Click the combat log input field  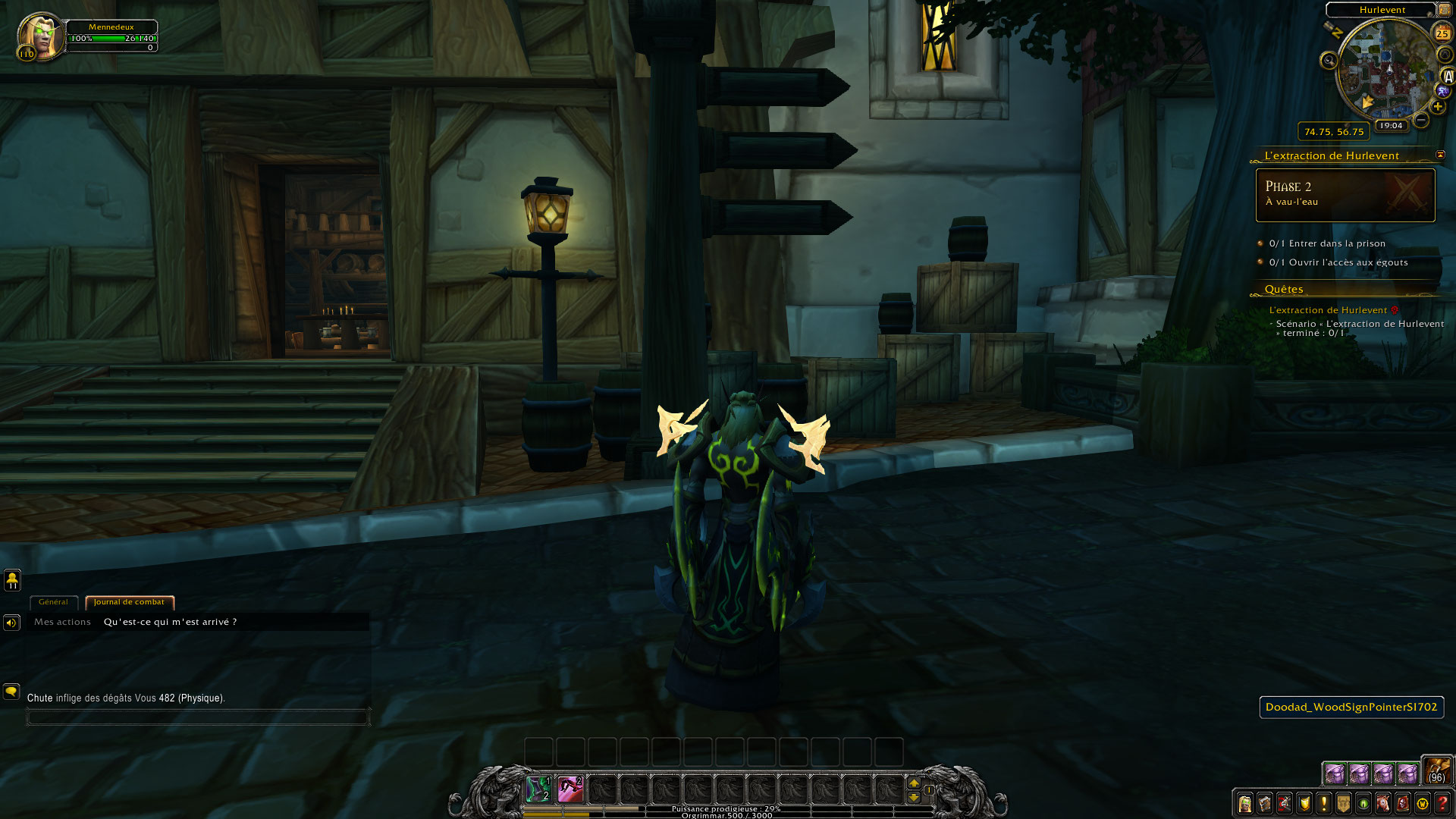pos(197,717)
